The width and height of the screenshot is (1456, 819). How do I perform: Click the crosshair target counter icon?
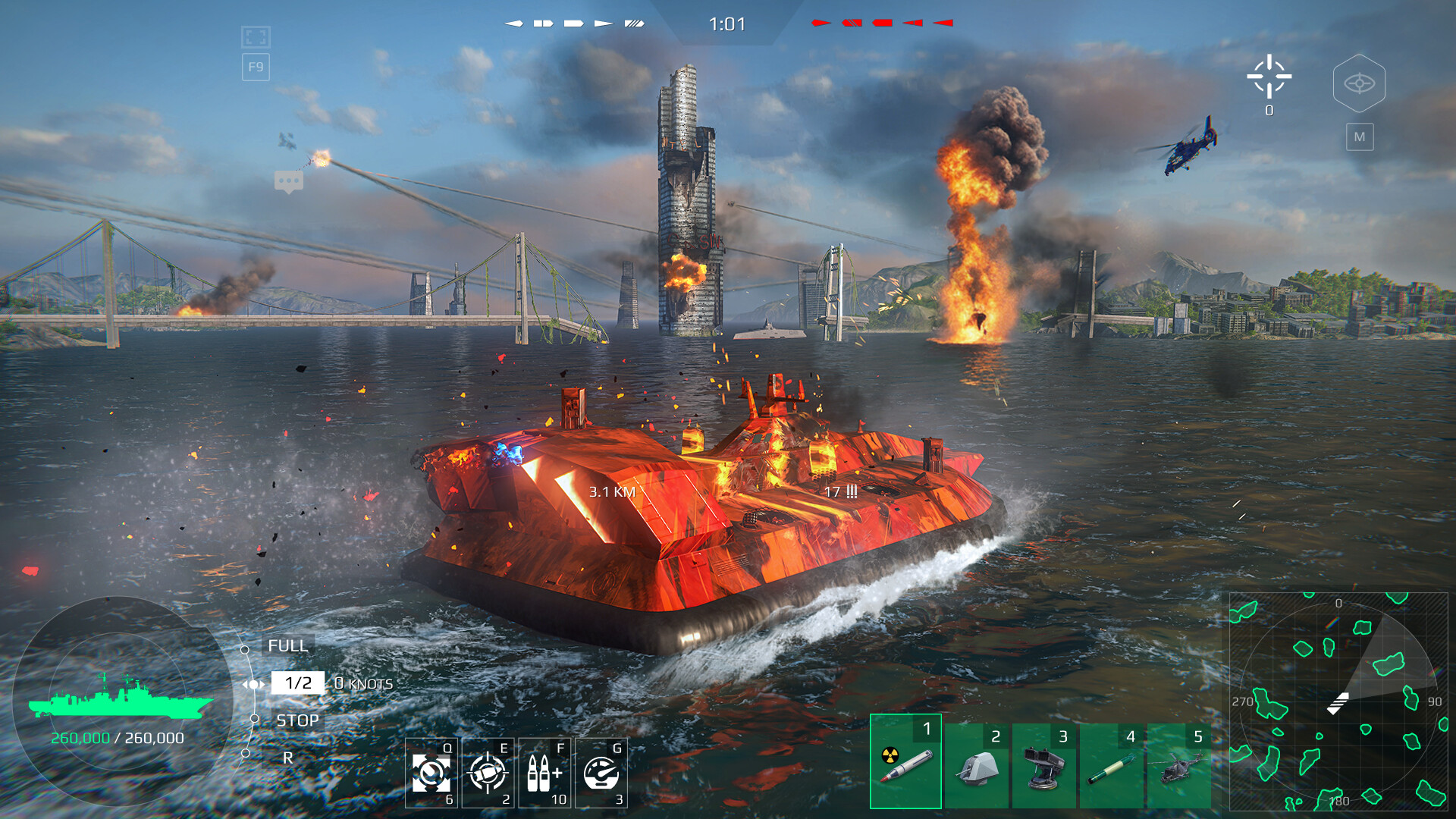(1269, 77)
